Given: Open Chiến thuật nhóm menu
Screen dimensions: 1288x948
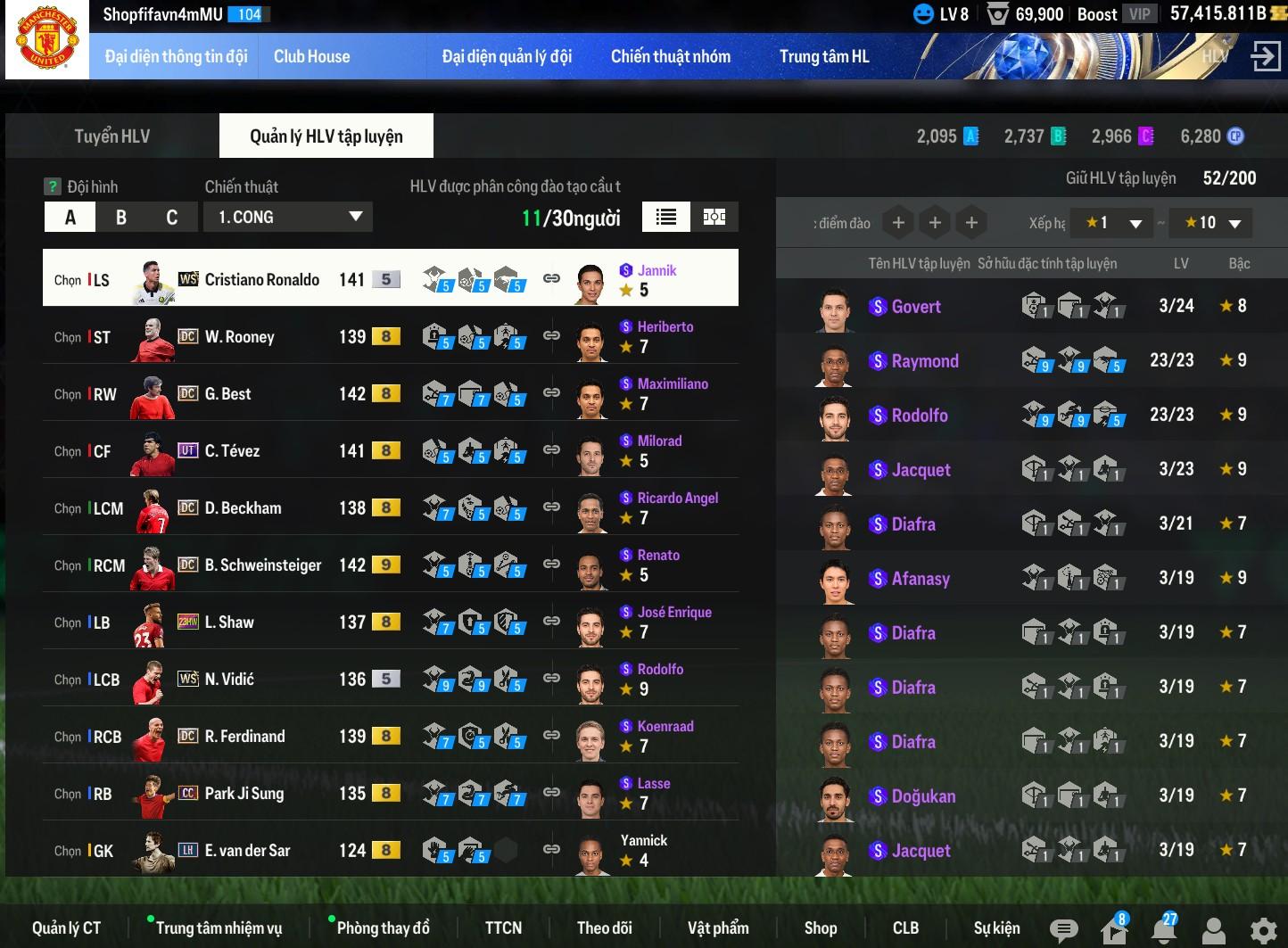Looking at the screenshot, I should click(x=670, y=56).
